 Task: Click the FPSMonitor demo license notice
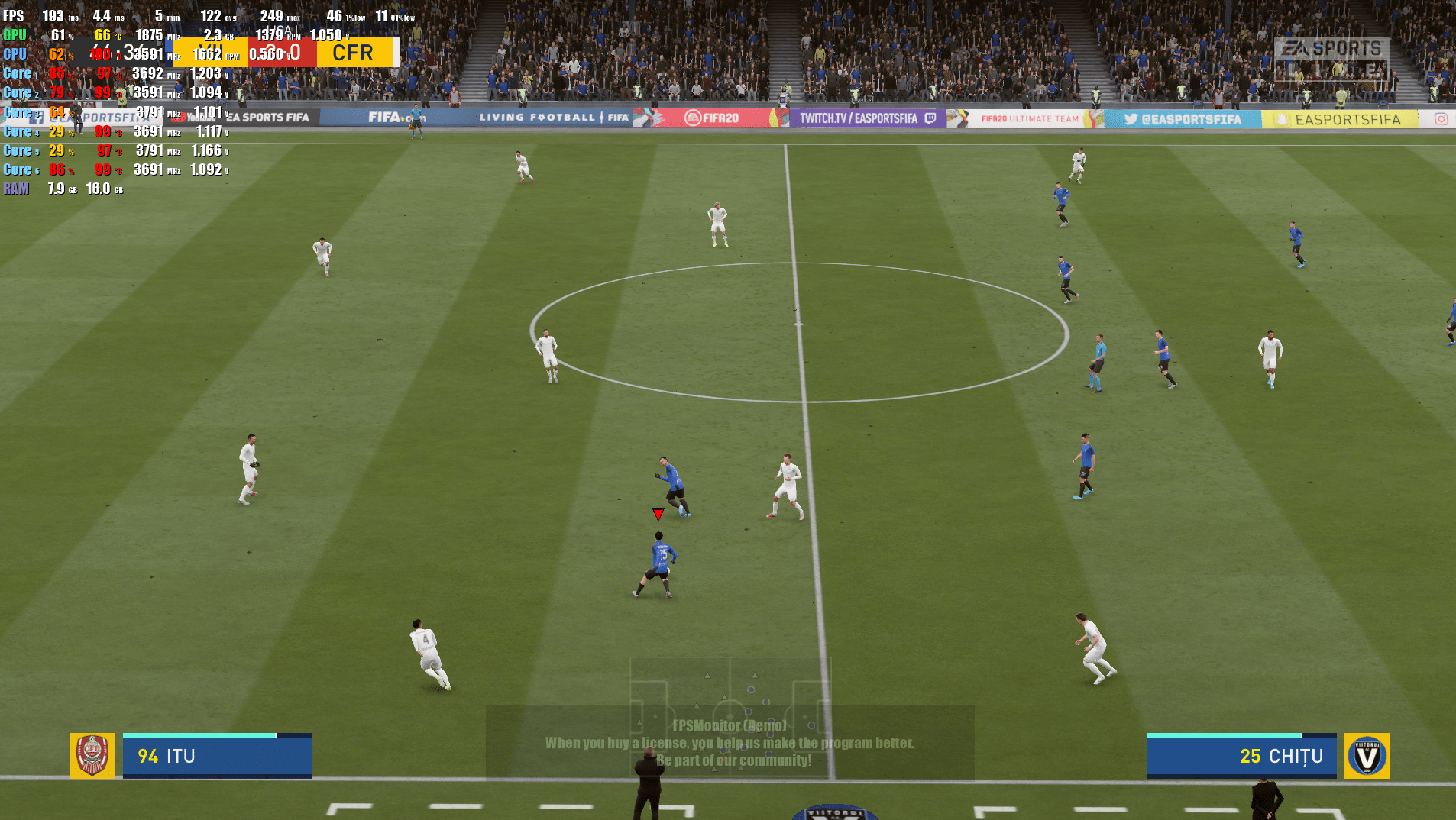point(730,743)
